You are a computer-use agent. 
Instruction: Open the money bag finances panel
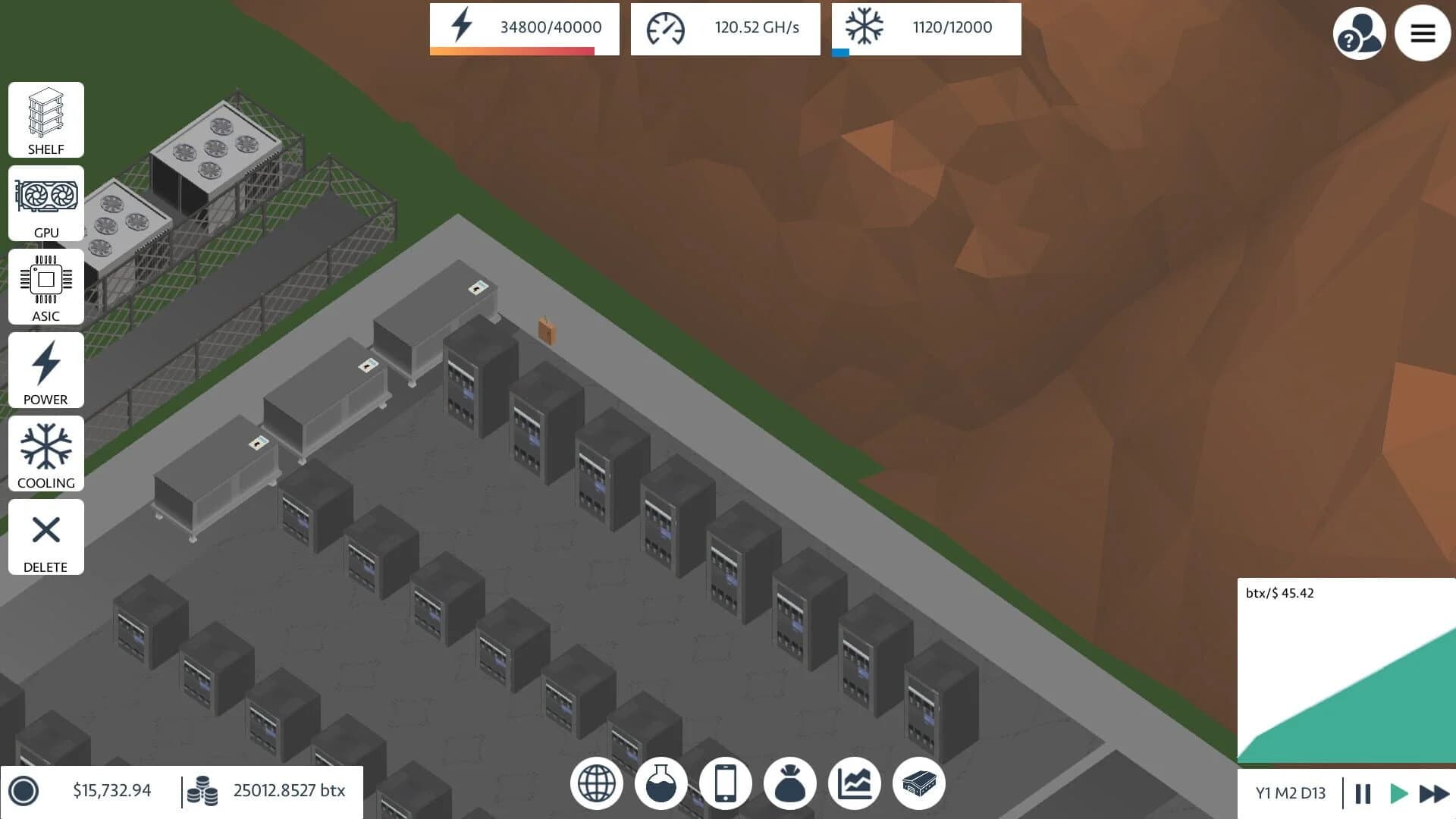(x=791, y=783)
